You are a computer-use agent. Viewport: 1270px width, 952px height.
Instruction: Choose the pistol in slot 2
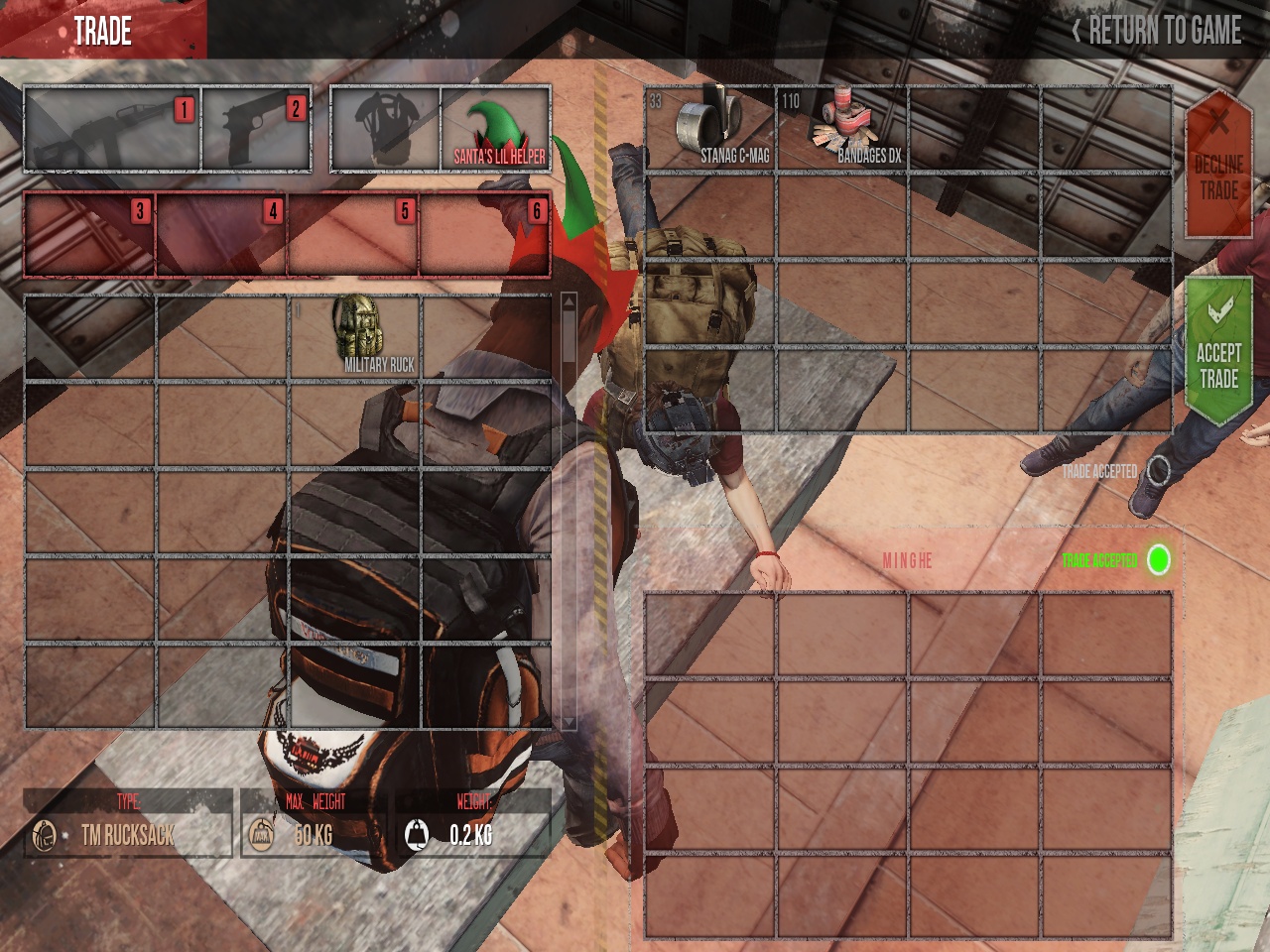257,130
